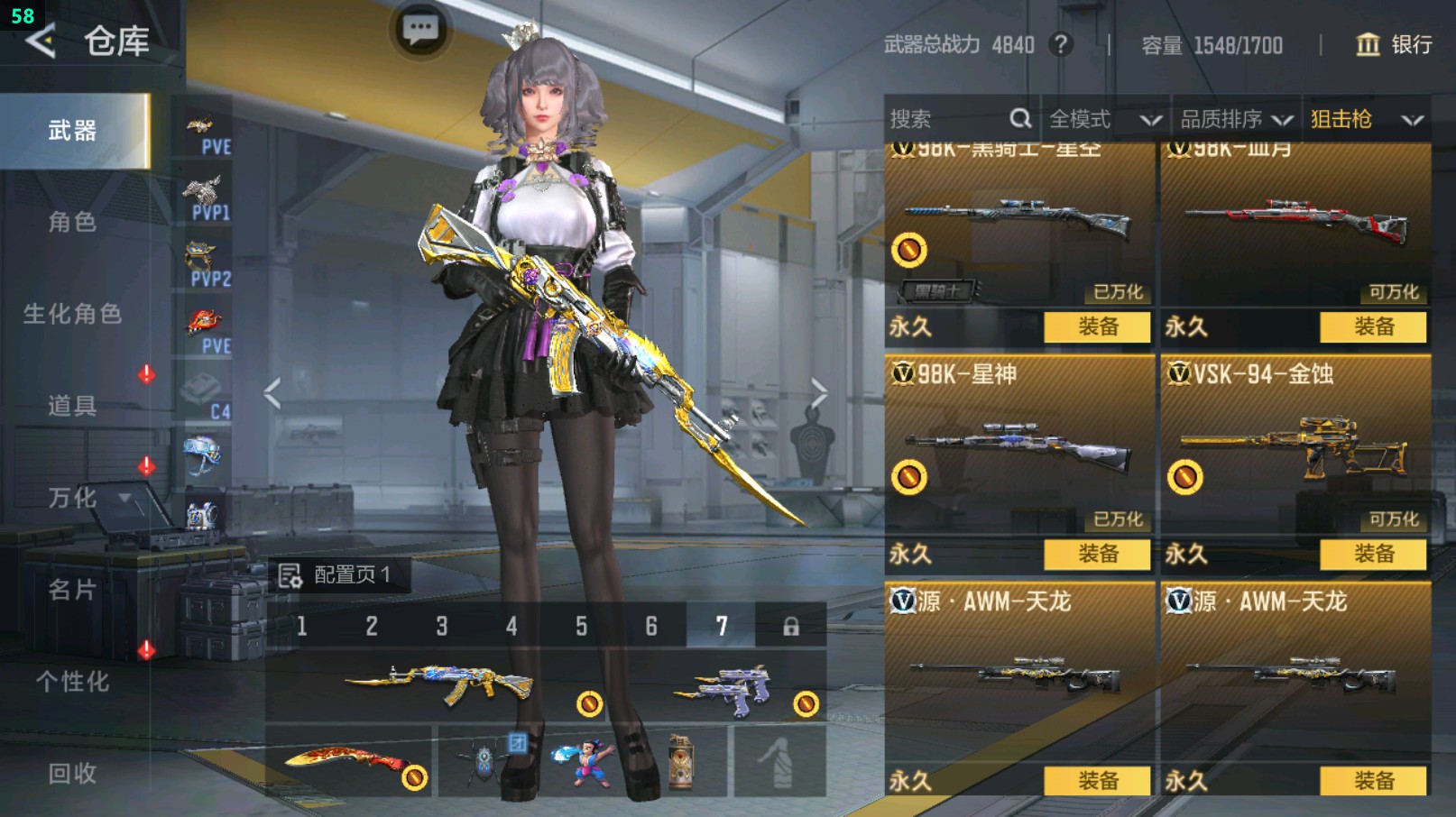Screen dimensions: 1456x817
Task: Switch to loadout slot 3
Action: (x=442, y=626)
